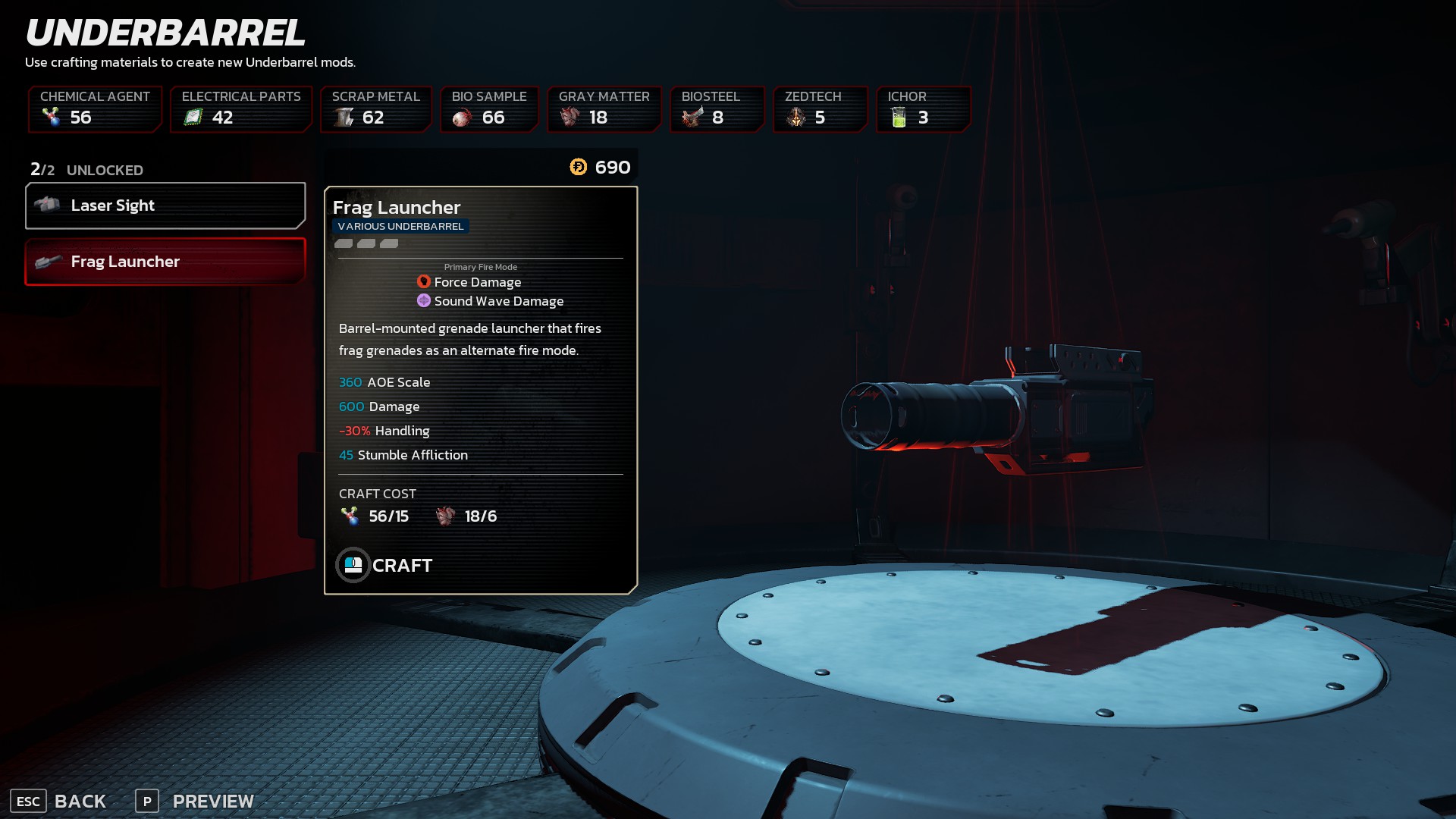Go back with the BACK button

pos(59,801)
